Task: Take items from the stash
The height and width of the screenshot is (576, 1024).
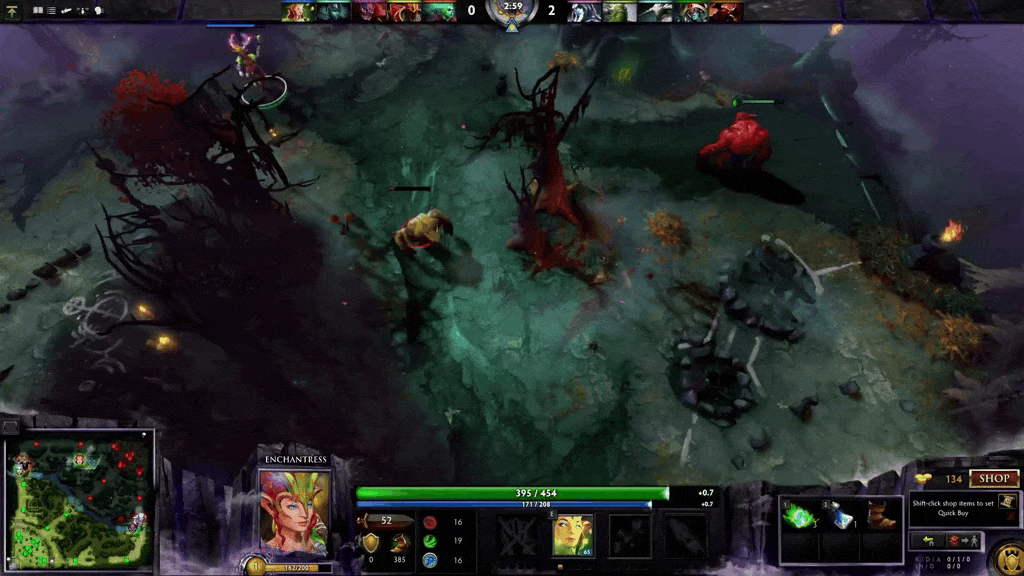Action: (929, 541)
